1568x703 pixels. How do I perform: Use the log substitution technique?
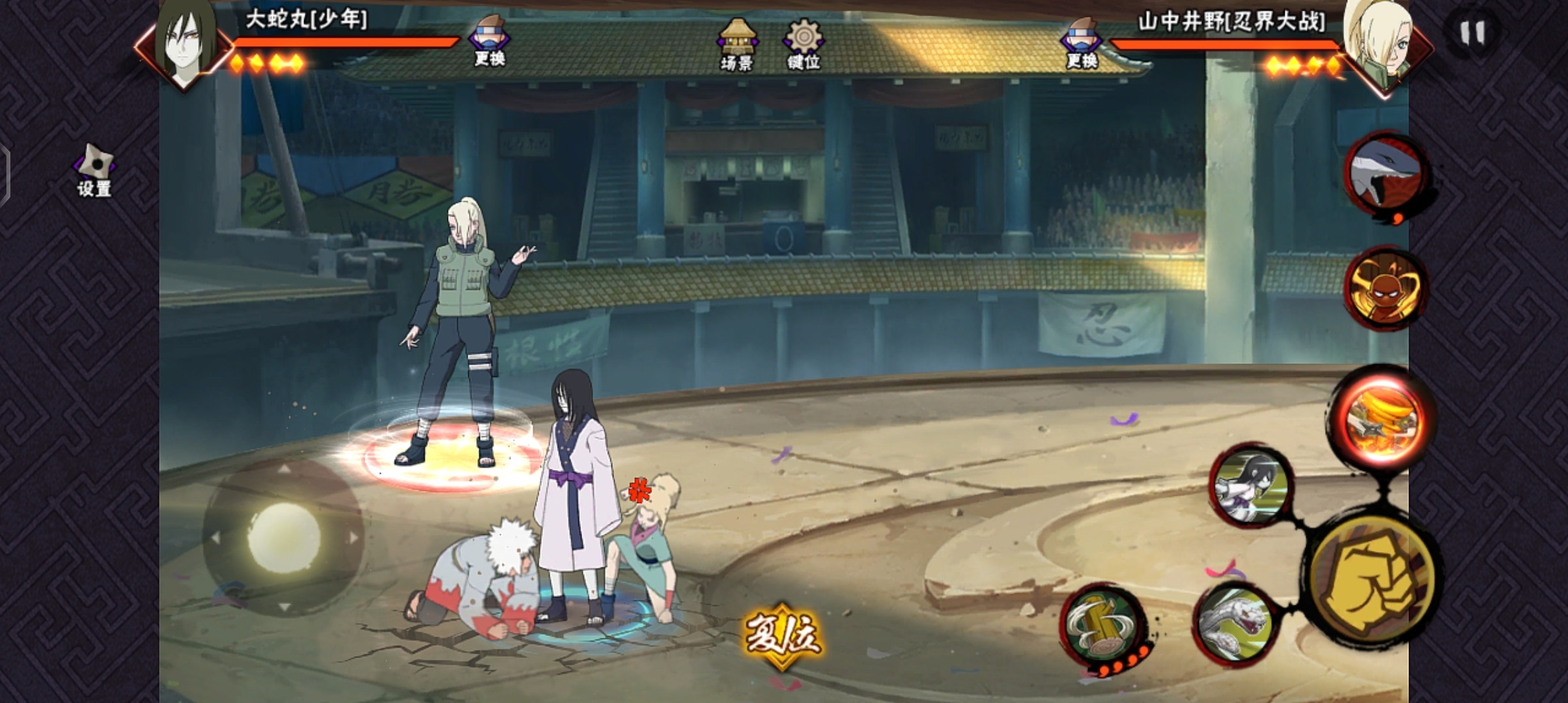[1103, 626]
